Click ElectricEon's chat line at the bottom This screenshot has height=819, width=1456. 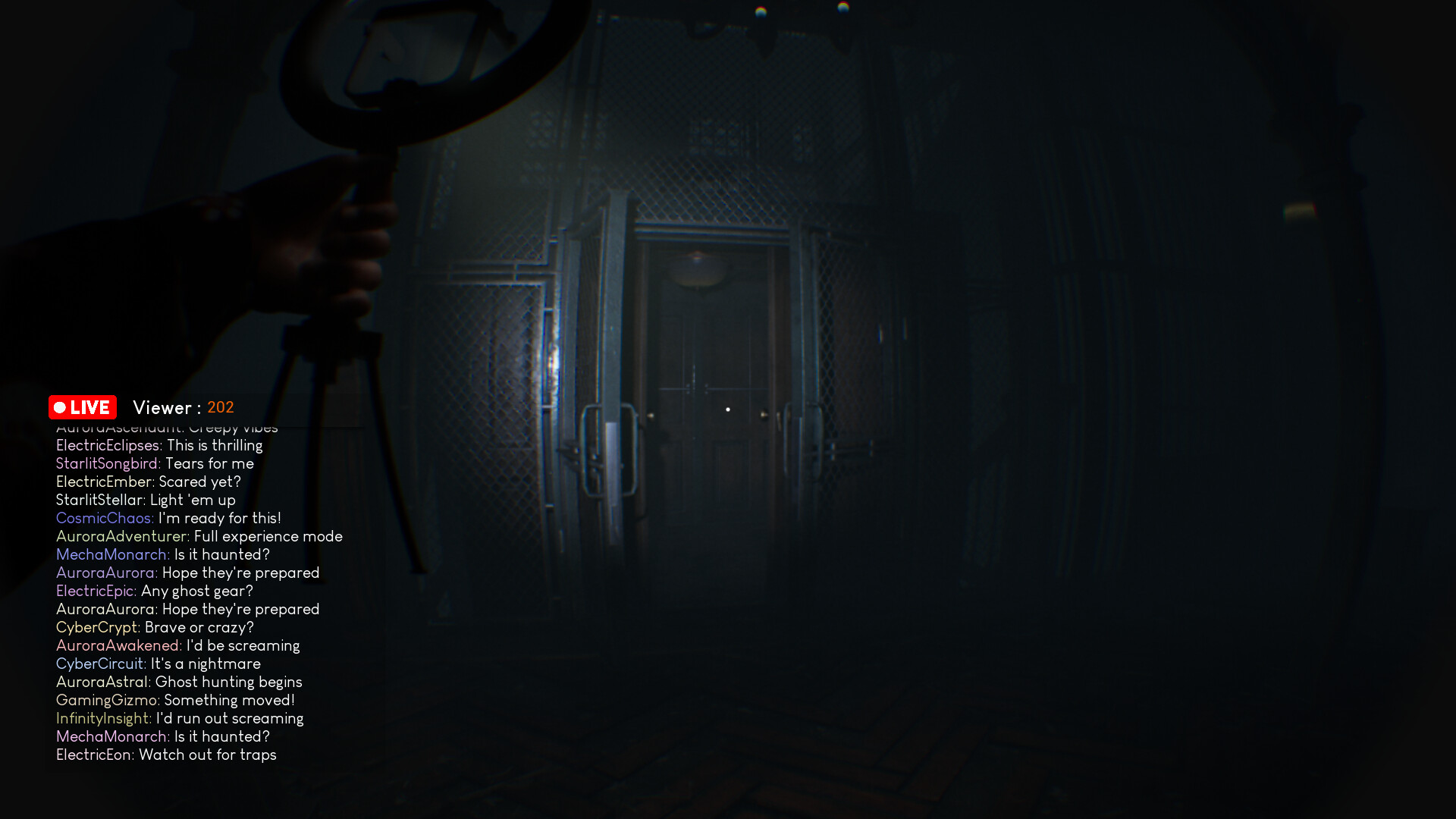pos(167,755)
